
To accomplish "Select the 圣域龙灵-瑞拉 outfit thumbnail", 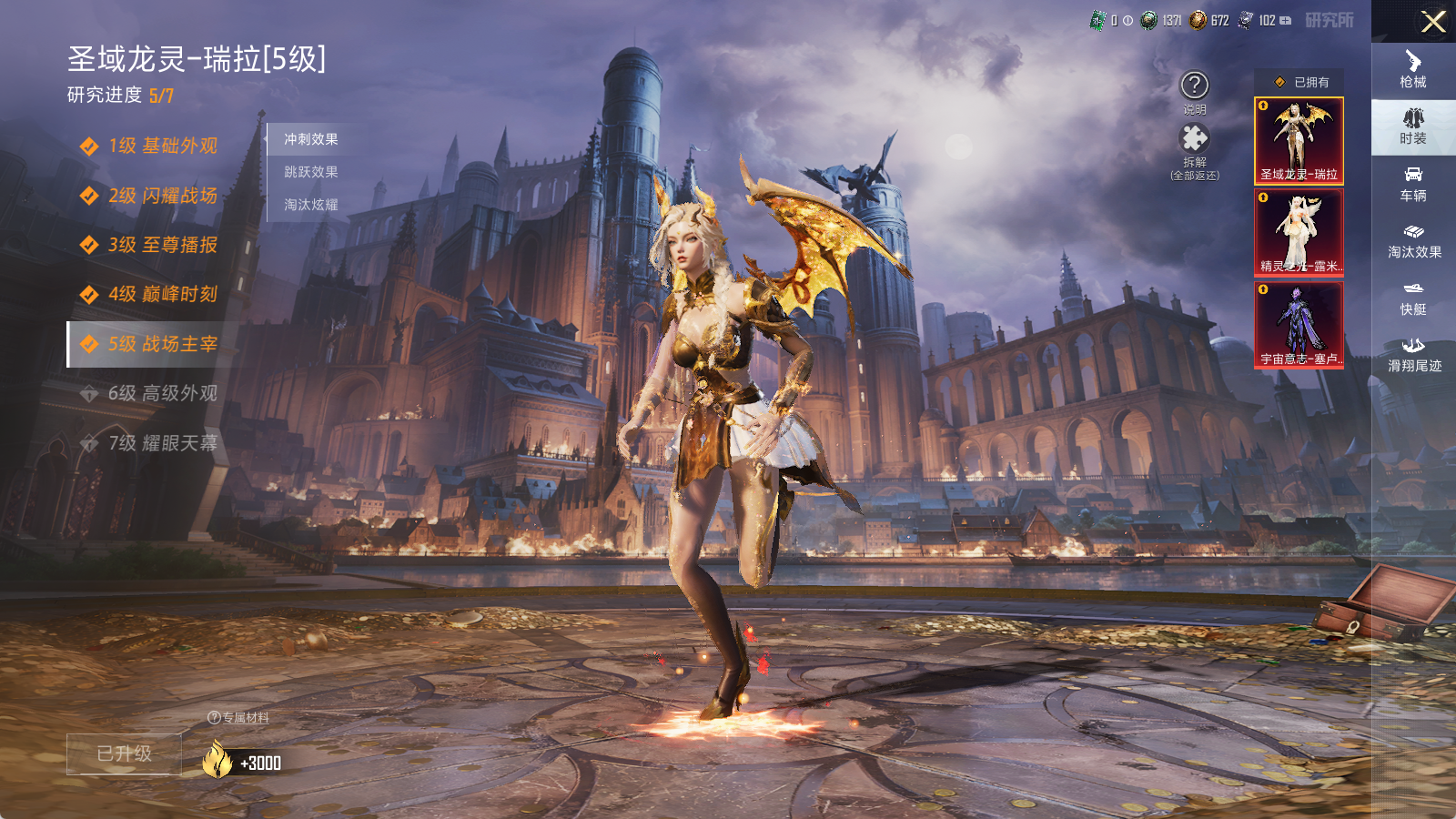I will 1299,141.
